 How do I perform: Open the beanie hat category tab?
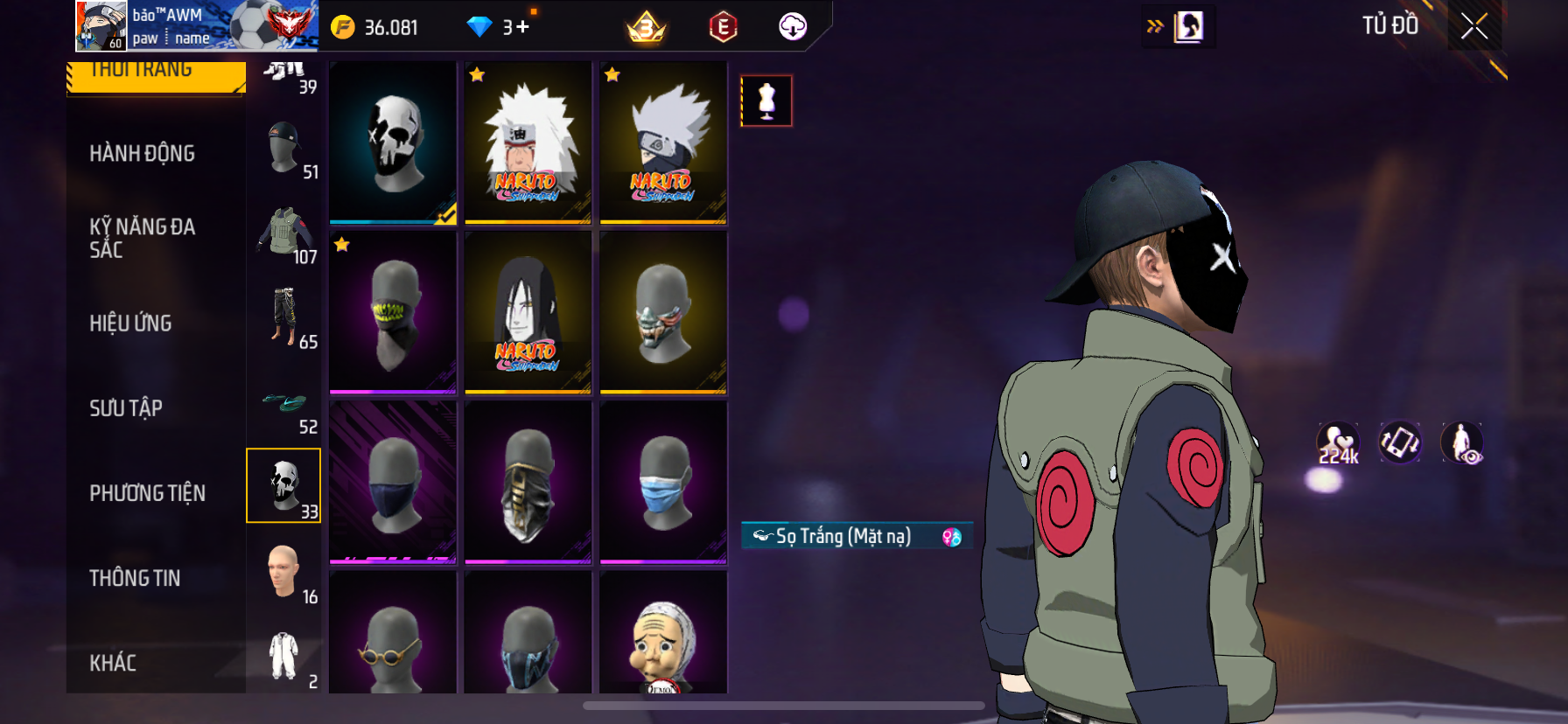point(284,149)
